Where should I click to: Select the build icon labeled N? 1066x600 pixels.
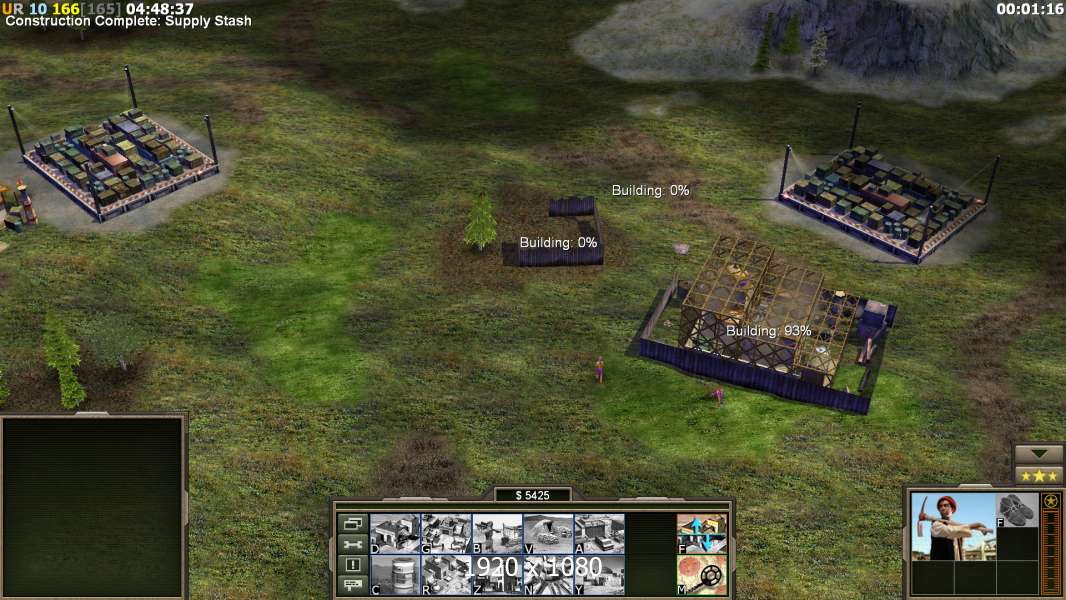548,575
